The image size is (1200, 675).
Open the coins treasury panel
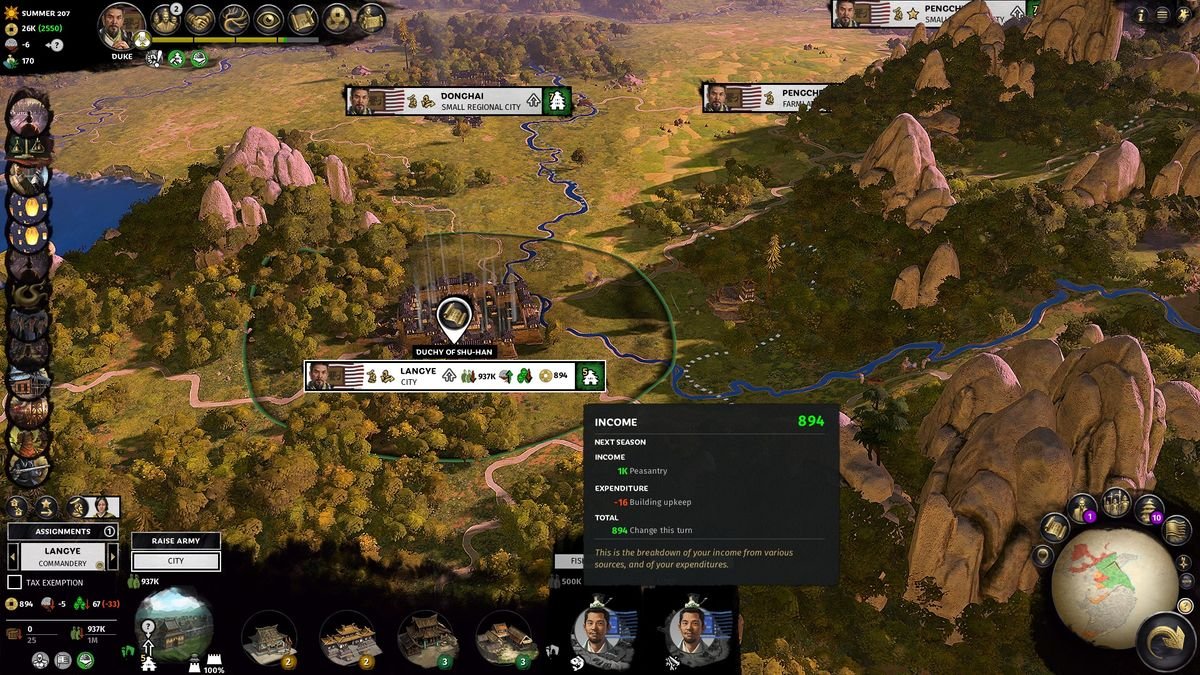[338, 18]
